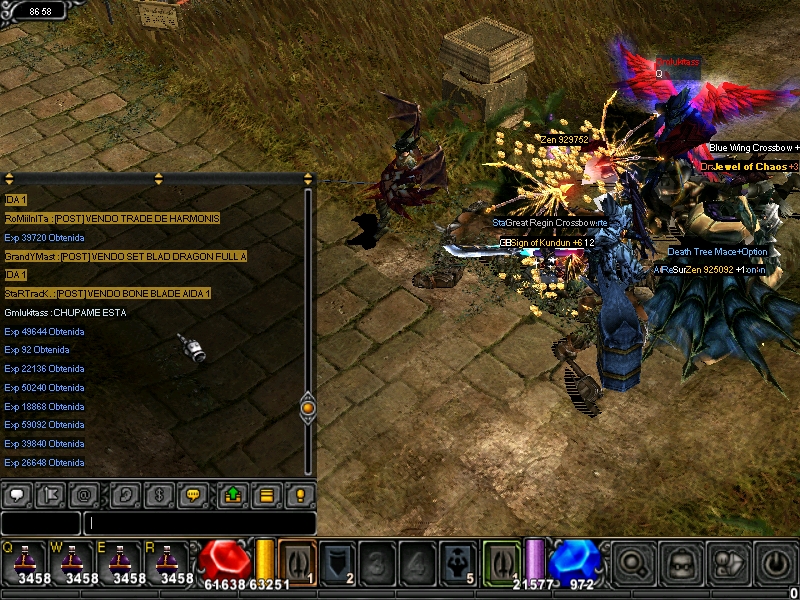The height and width of the screenshot is (600, 800).
Task: Use the potion in slot W
Action: [x=74, y=563]
